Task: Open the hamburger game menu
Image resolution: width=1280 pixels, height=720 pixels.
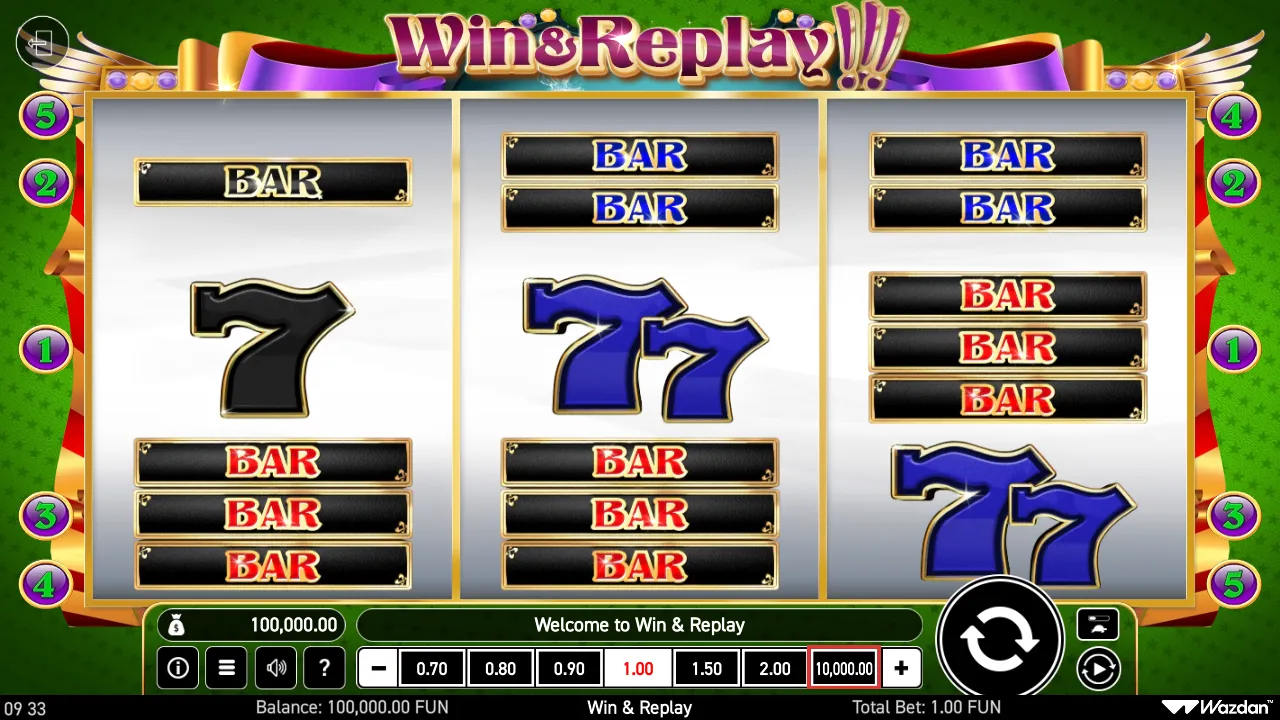Action: [226, 668]
